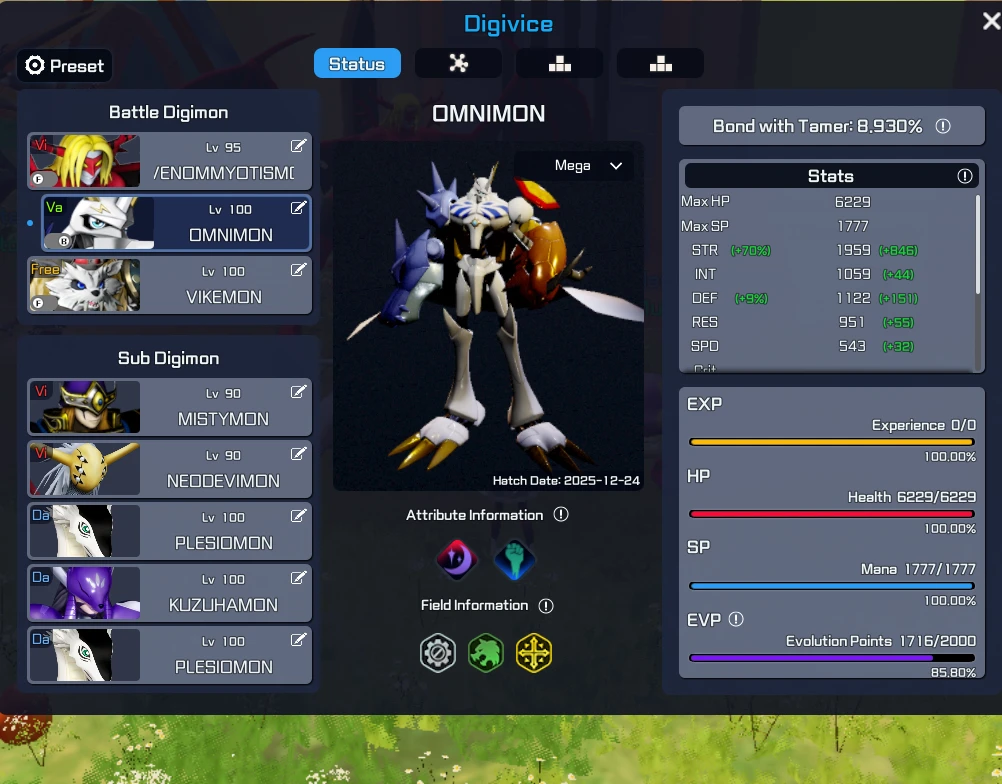This screenshot has height=784, width=1002.
Task: Edit Omnimon's name with pencil icon
Action: (x=298, y=208)
